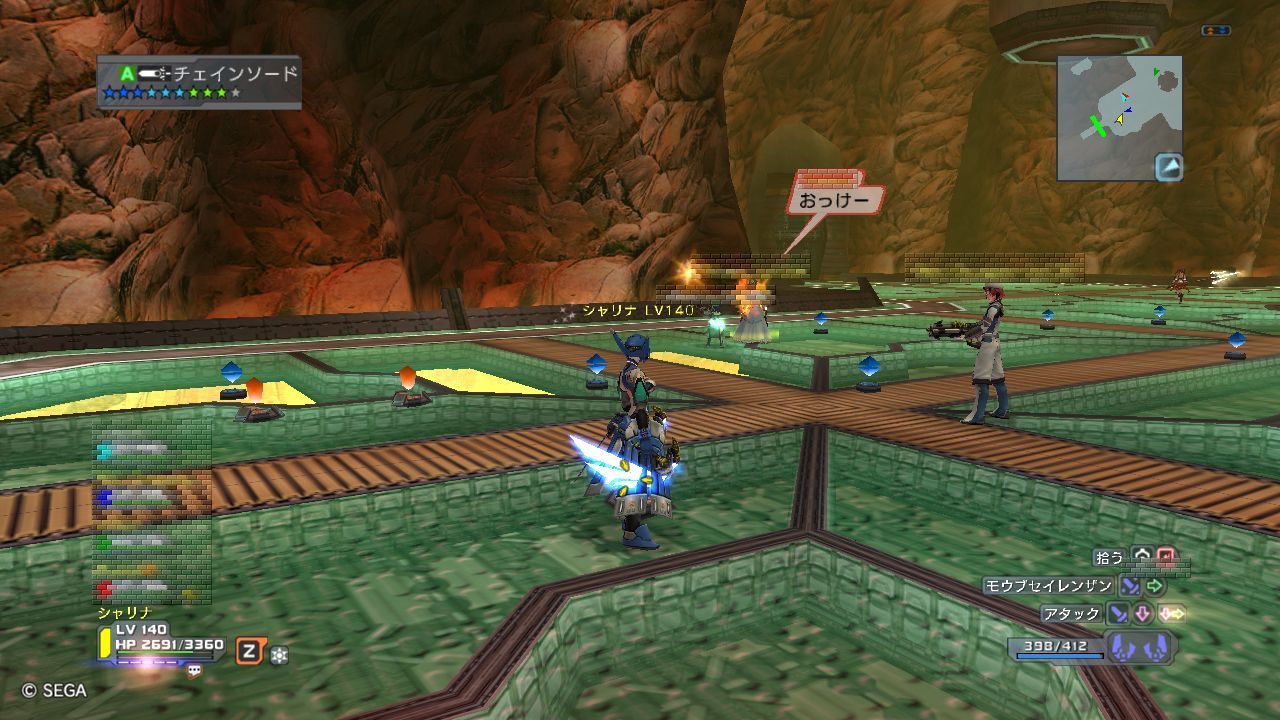Click the twin claws weapon icon

[x=1139, y=647]
